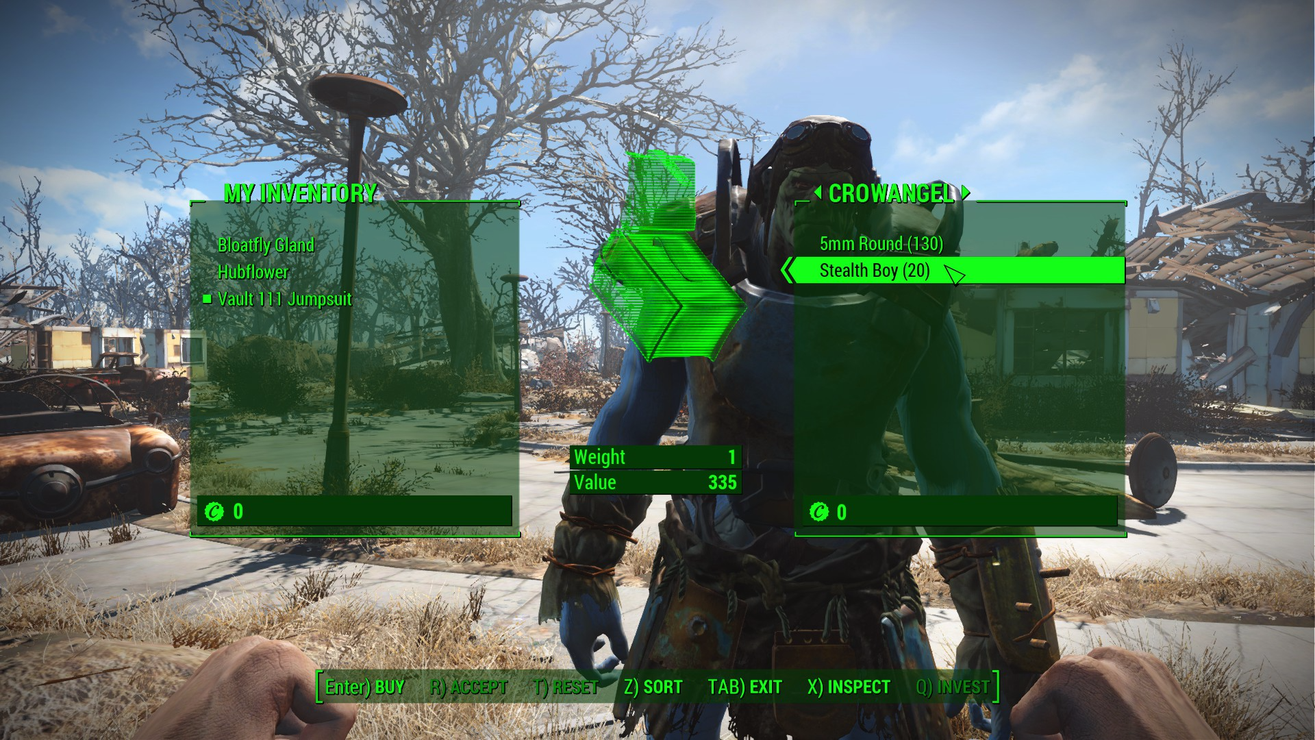Exit the barter menu

coord(744,687)
